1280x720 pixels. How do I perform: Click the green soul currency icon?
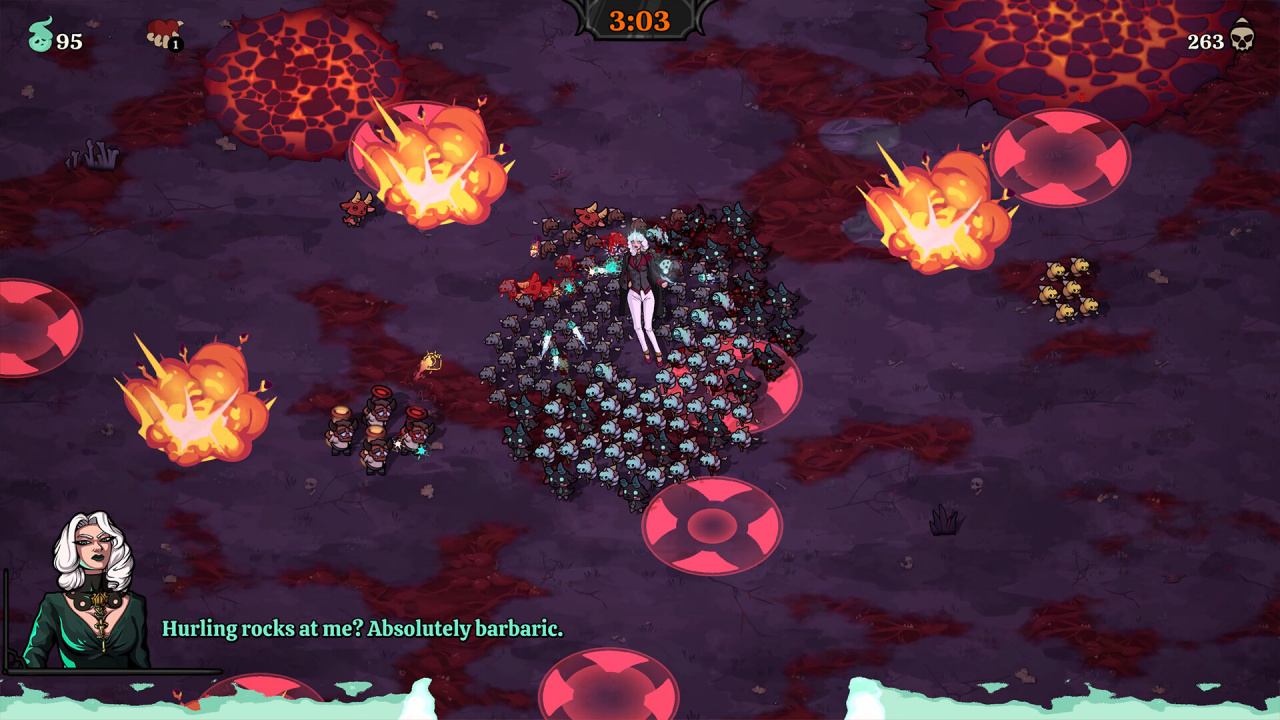click(x=40, y=36)
